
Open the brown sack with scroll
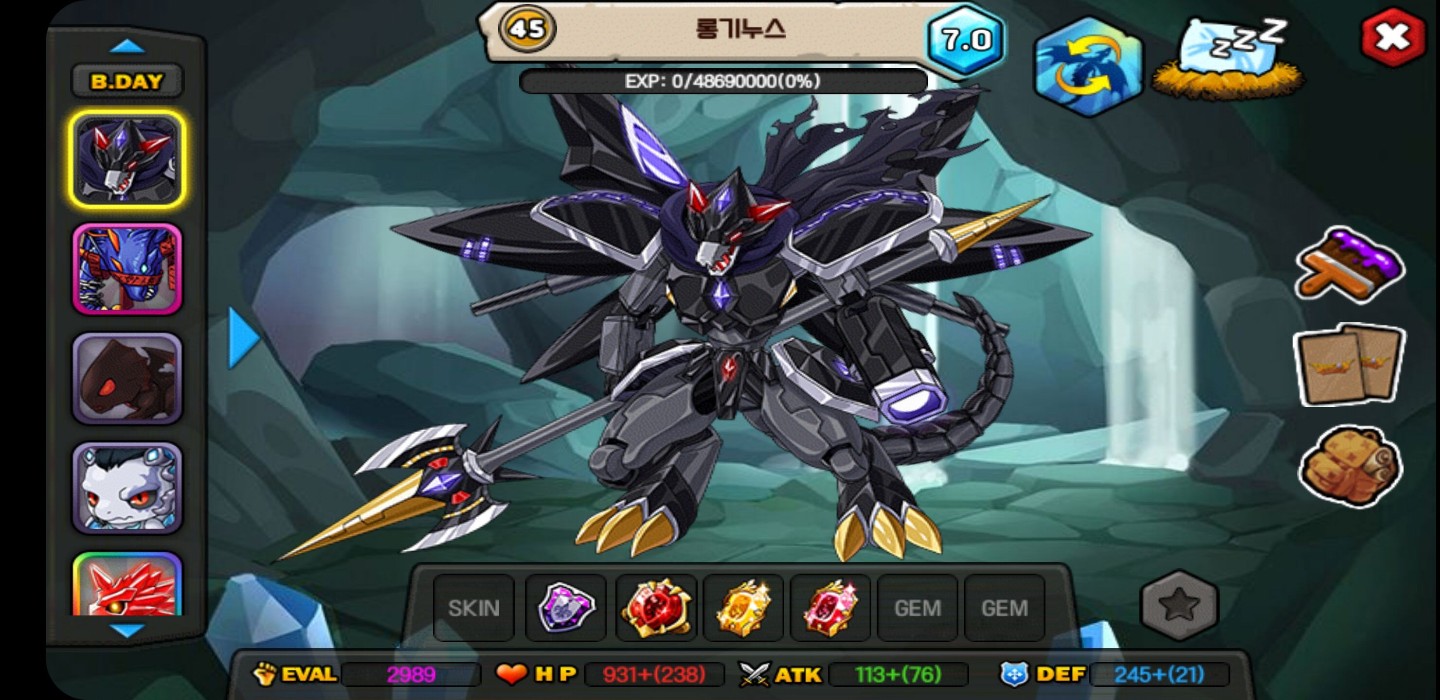[1349, 465]
